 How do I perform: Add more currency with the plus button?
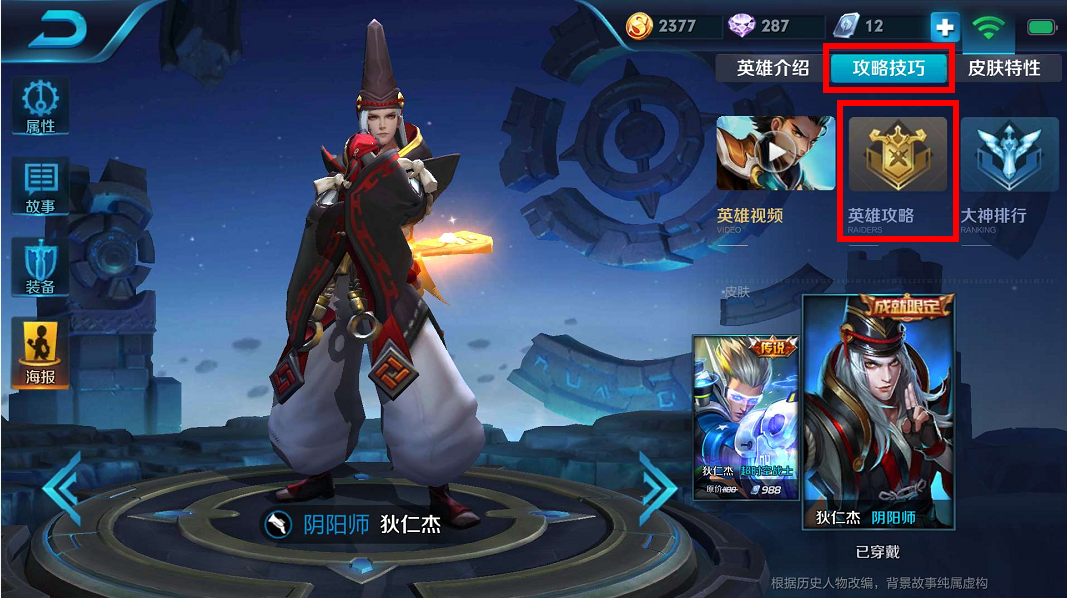point(944,27)
